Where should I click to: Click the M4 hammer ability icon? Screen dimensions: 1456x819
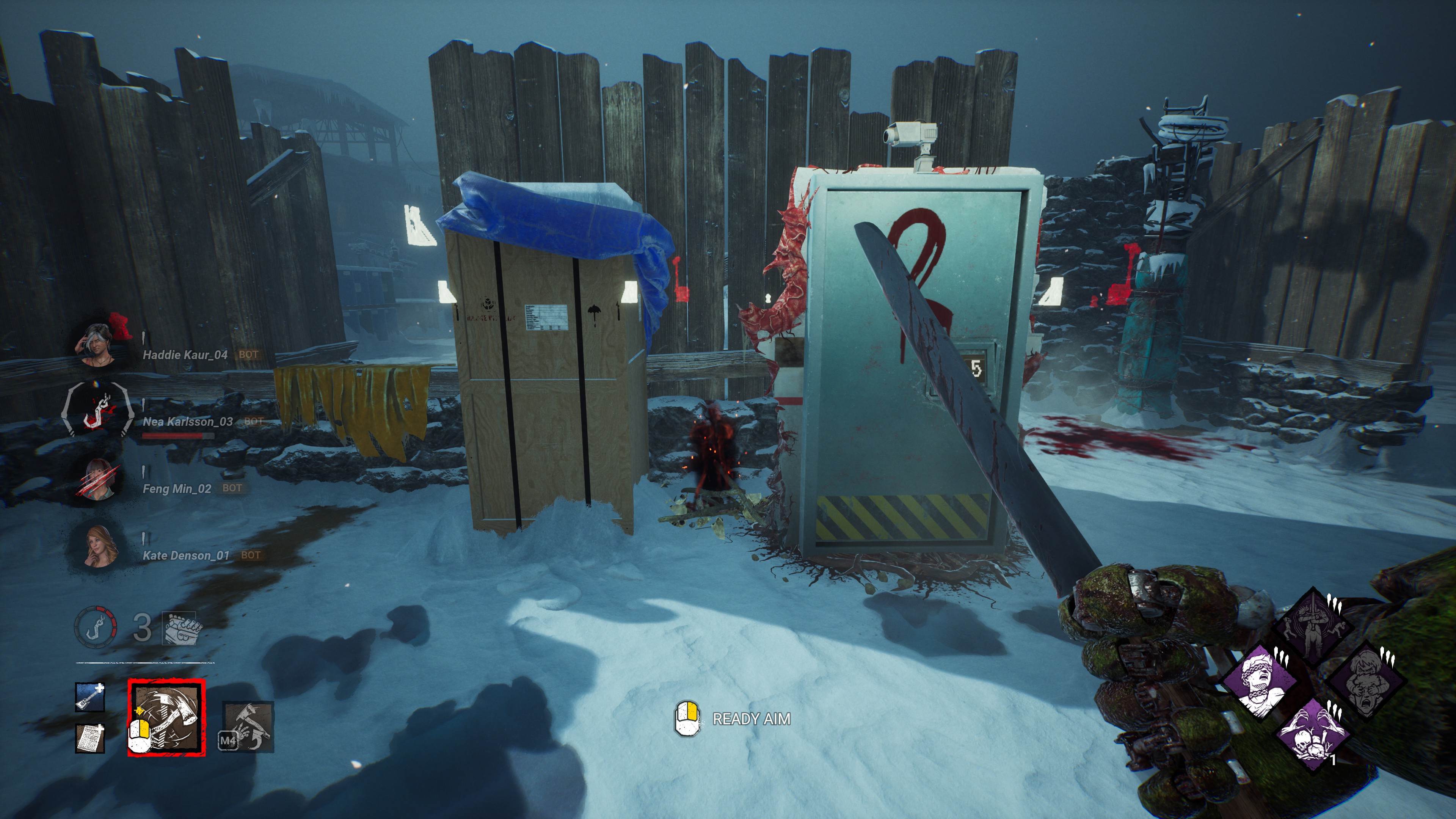coord(248,726)
